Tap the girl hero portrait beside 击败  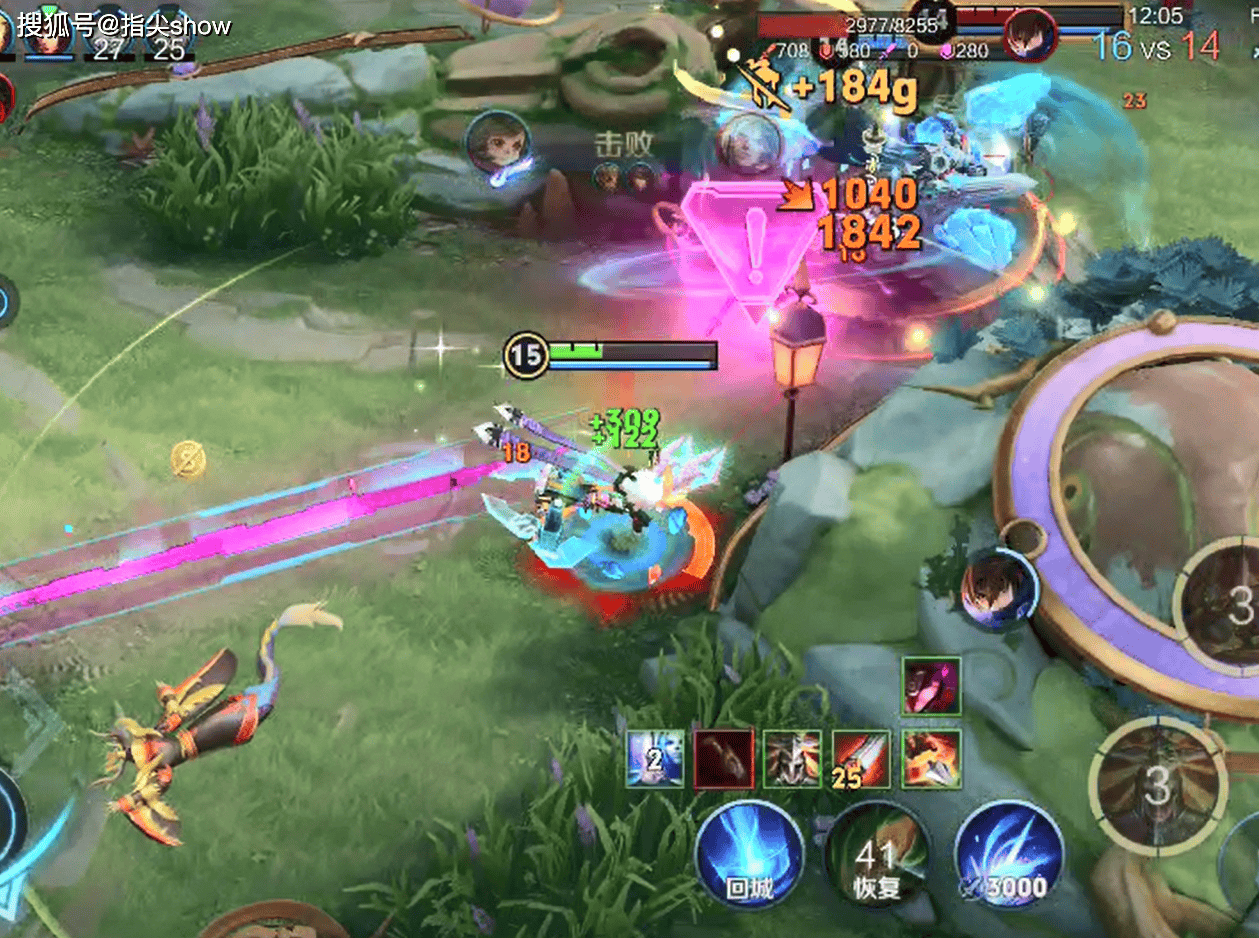[x=497, y=143]
